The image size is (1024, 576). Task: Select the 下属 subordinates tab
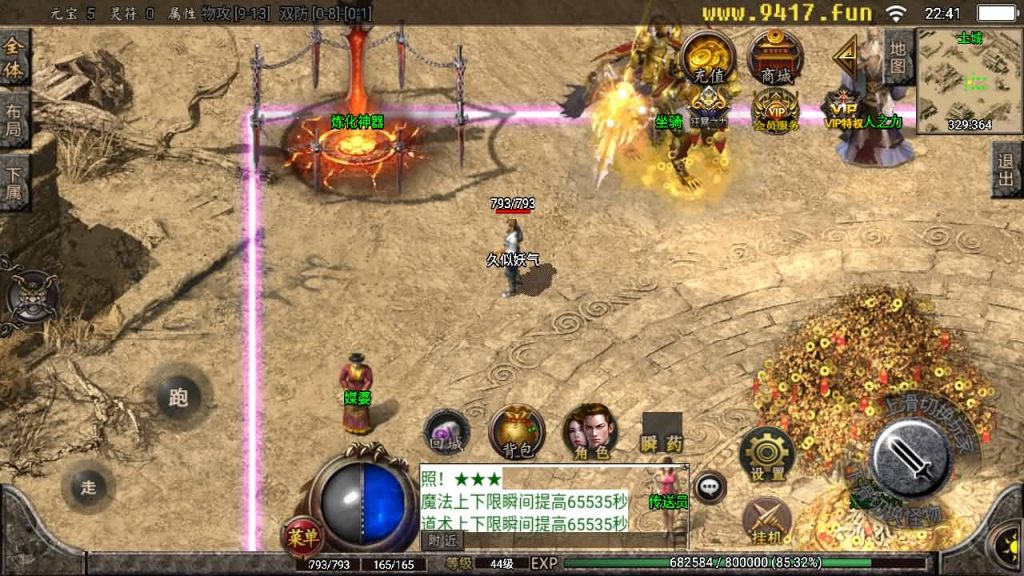tap(14, 182)
